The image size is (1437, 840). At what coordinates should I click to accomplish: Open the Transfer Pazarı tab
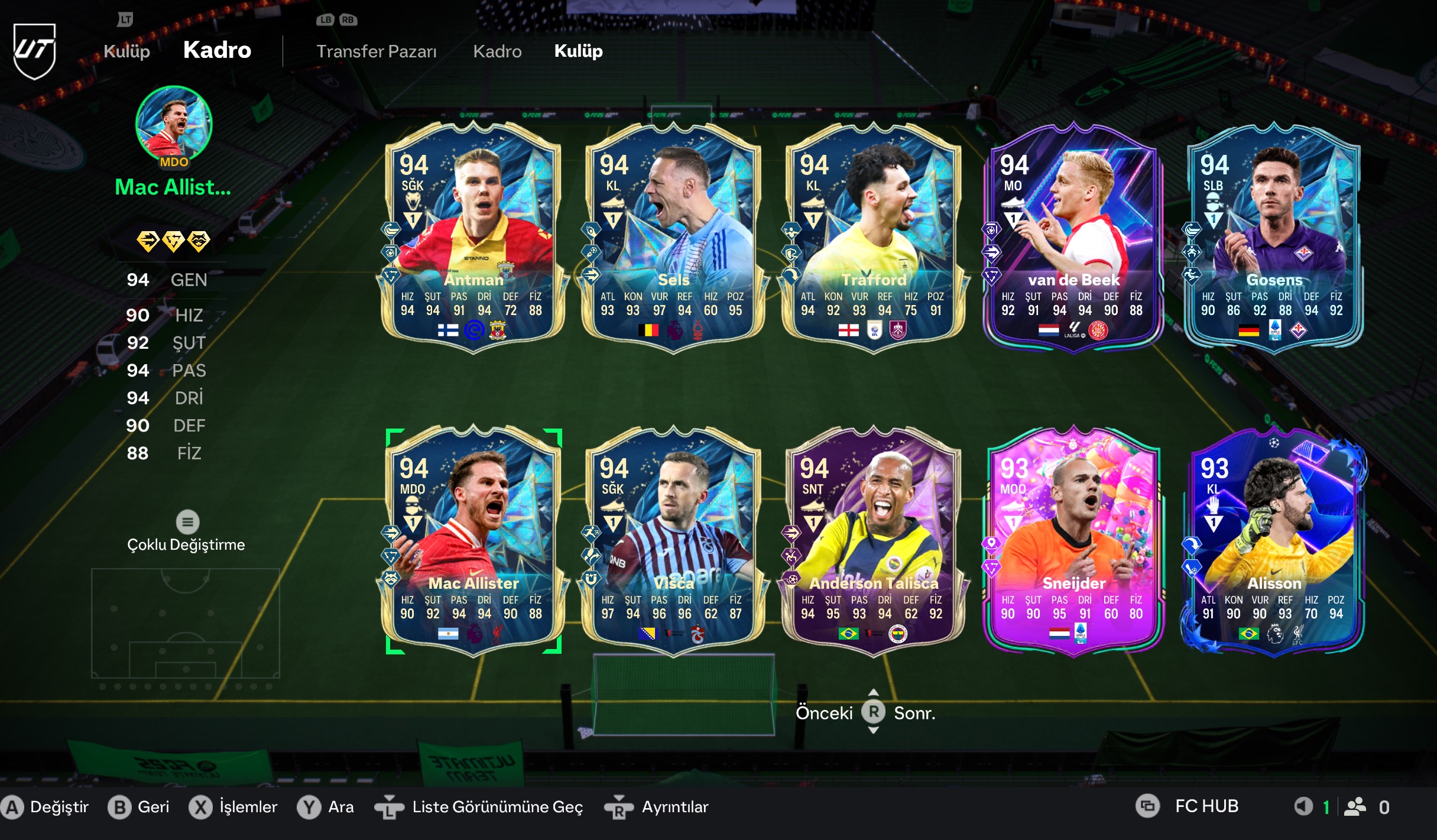click(377, 51)
